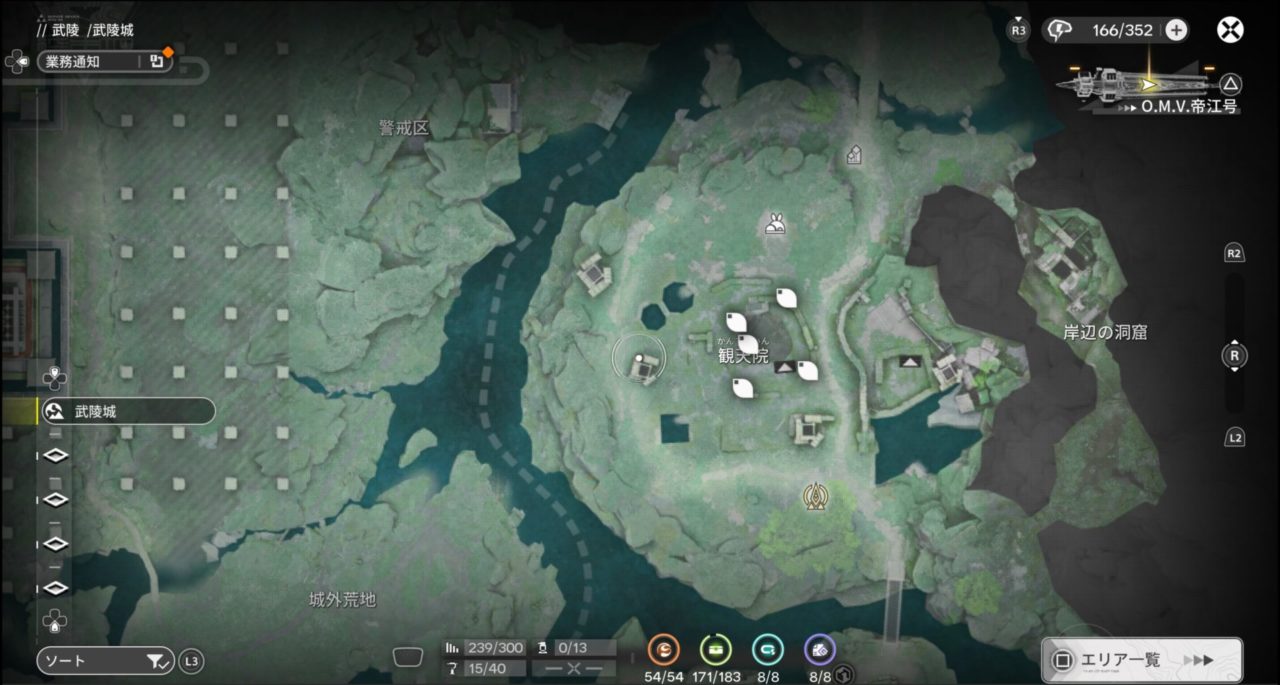Open the エリア一覧 area list
This screenshot has height=685, width=1280.
point(1142,660)
